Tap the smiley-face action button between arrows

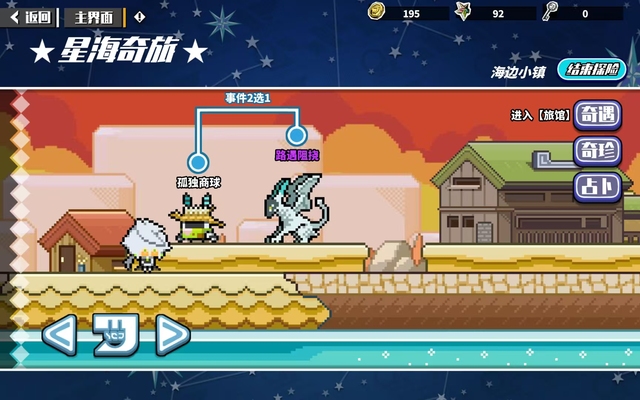point(114,335)
